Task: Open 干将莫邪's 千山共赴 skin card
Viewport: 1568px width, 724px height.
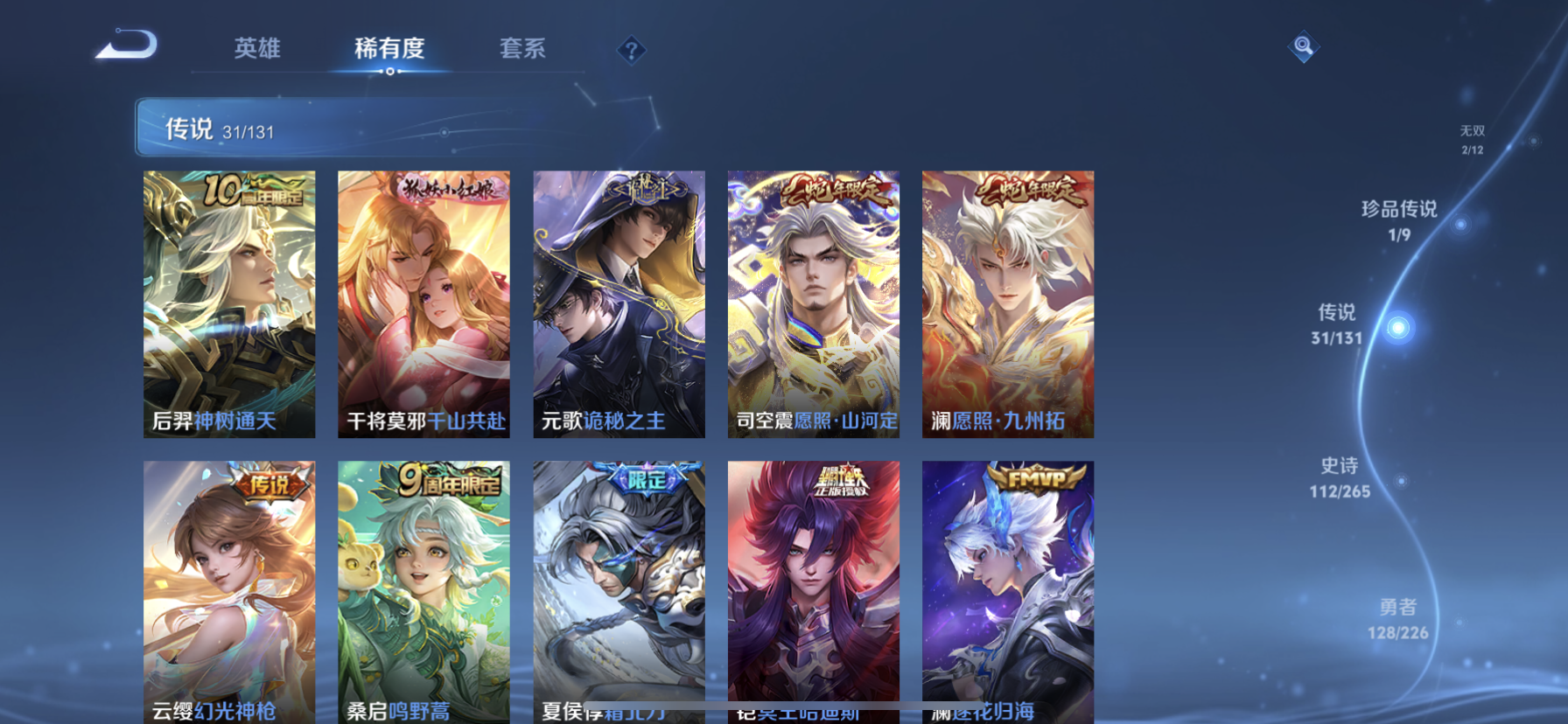Action: point(423,304)
